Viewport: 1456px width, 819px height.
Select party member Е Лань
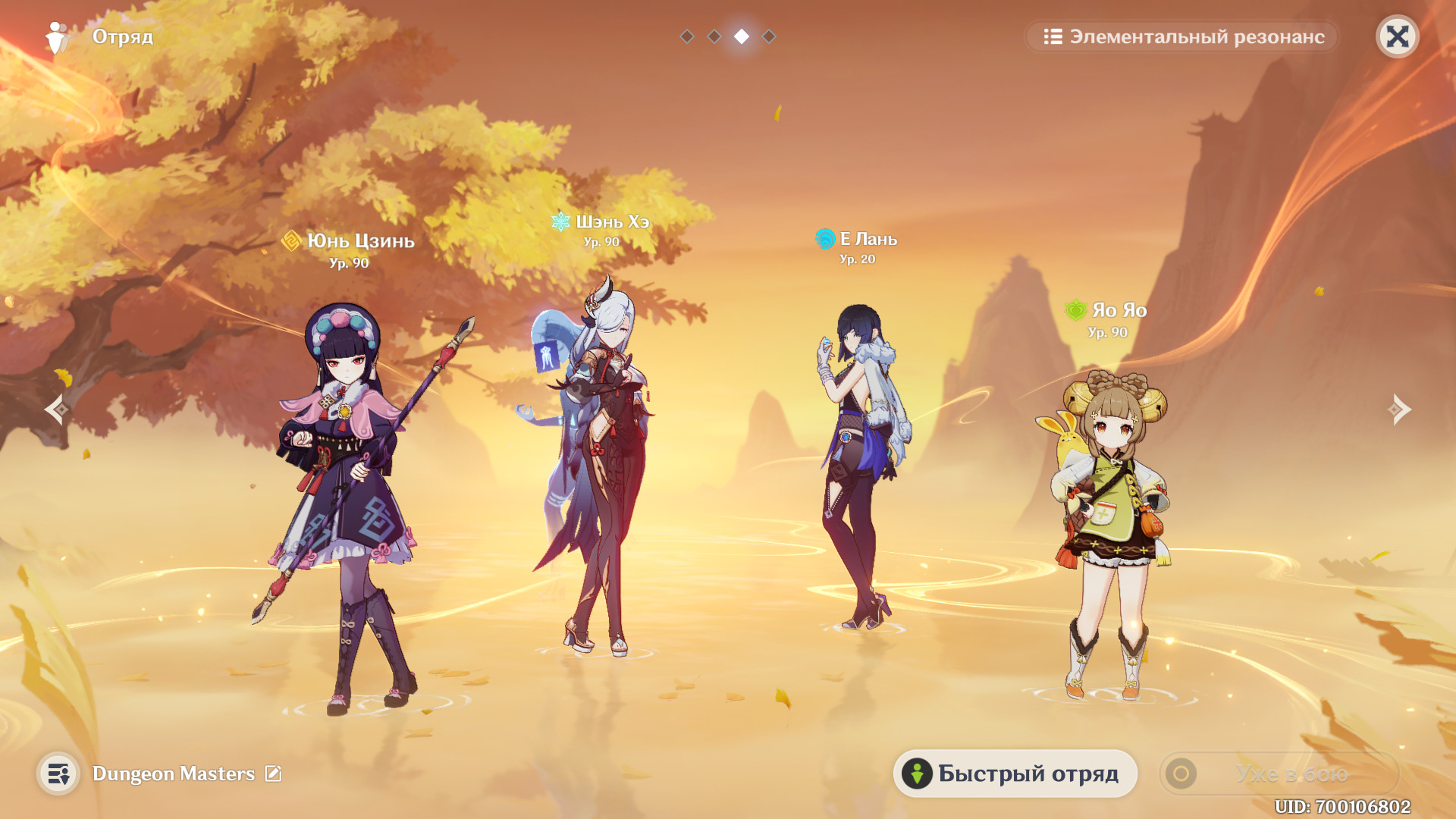pos(861,463)
